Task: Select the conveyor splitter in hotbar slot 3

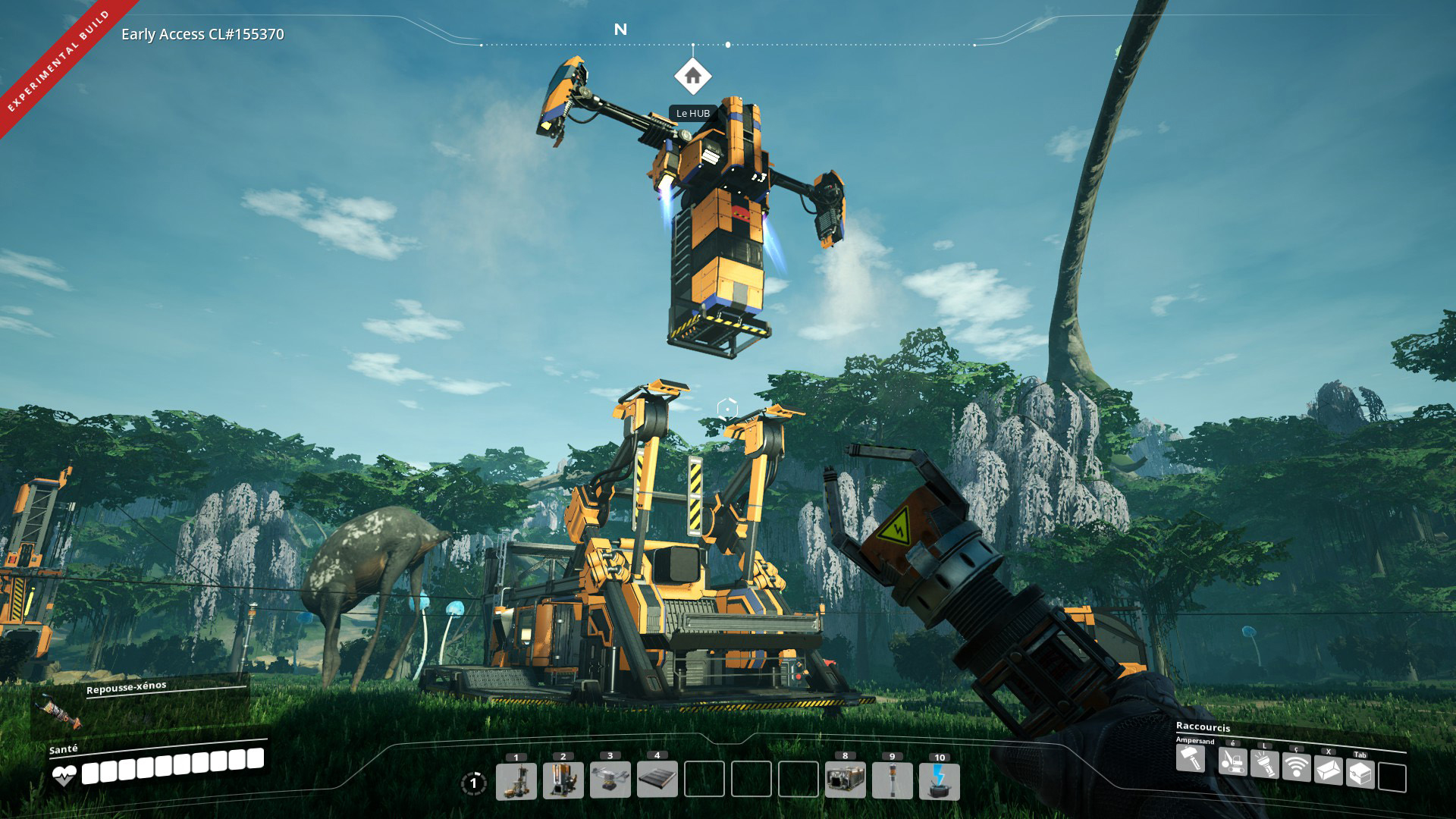Action: [x=610, y=781]
